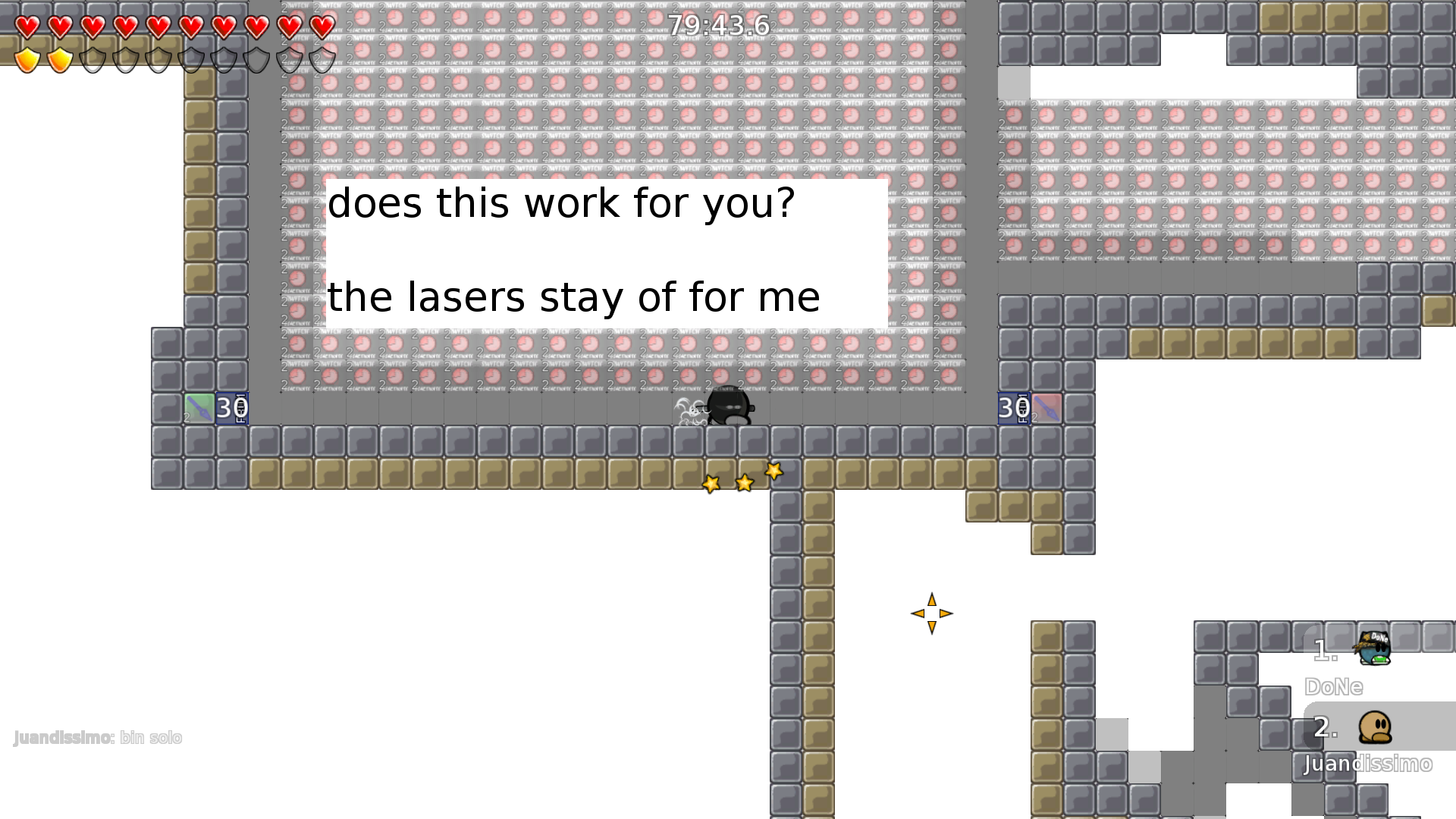Toggle the rightmost faded shield outline
This screenshot has width=1456, height=819.
(x=319, y=58)
